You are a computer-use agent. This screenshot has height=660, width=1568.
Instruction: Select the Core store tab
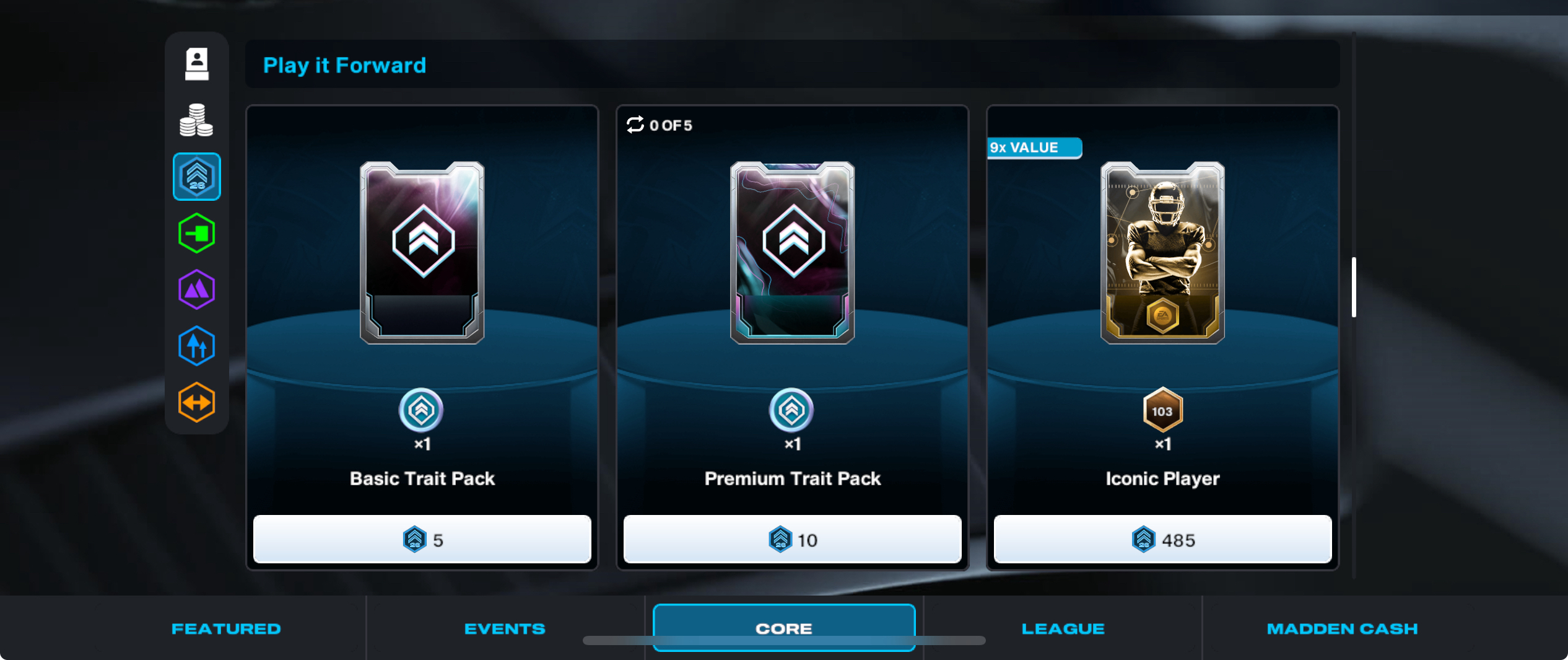click(783, 627)
